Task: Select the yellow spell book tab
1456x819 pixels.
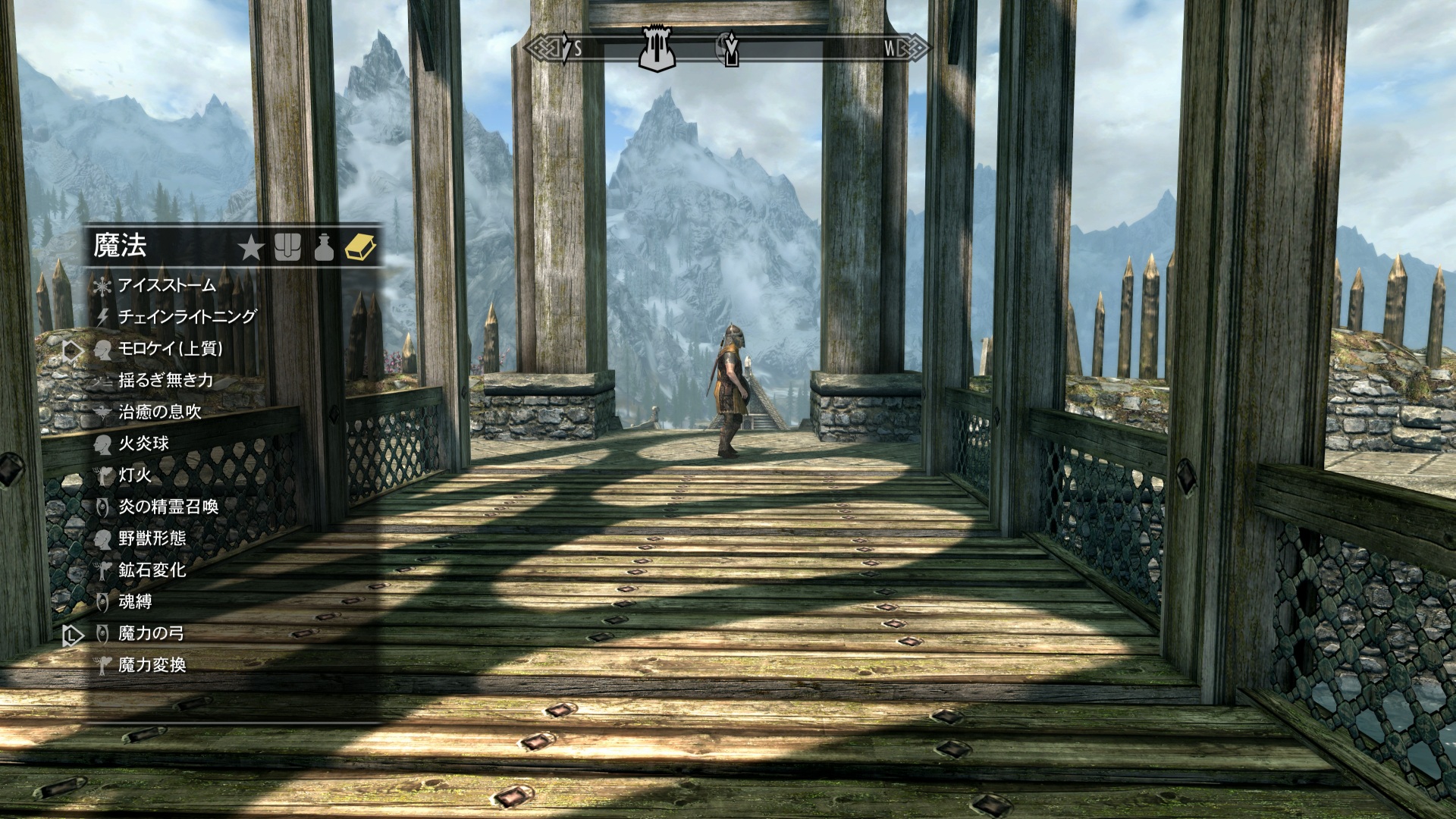Action: tap(360, 247)
